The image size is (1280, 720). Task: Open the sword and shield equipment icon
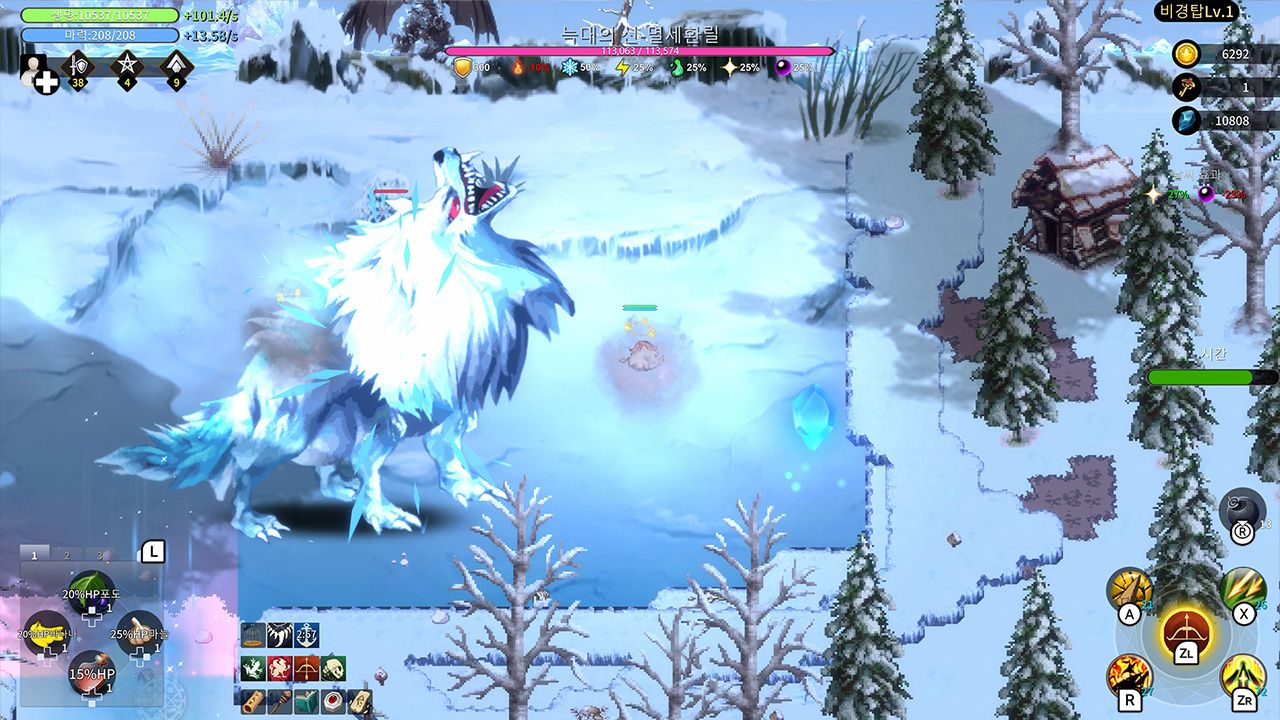tap(77, 67)
